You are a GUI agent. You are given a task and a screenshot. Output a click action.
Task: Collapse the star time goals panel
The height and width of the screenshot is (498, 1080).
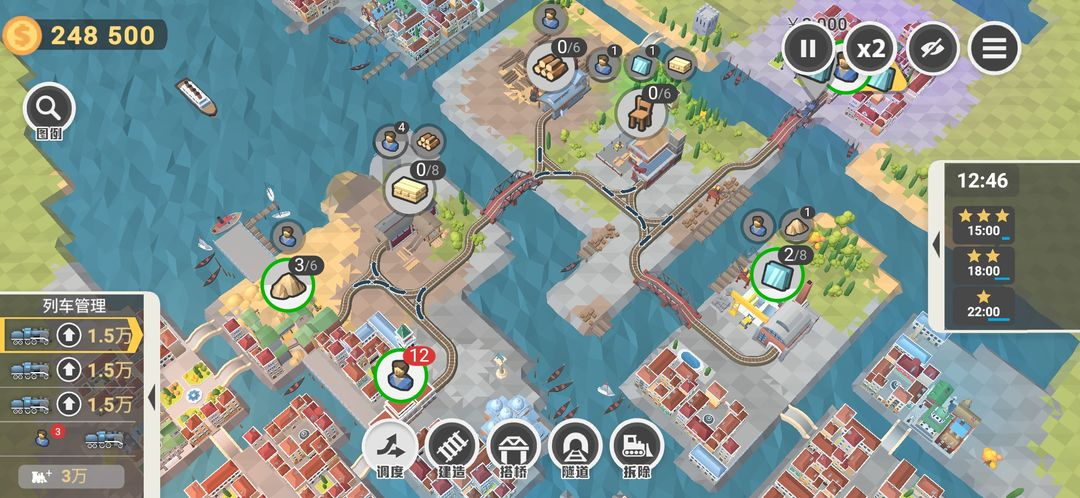point(938,244)
